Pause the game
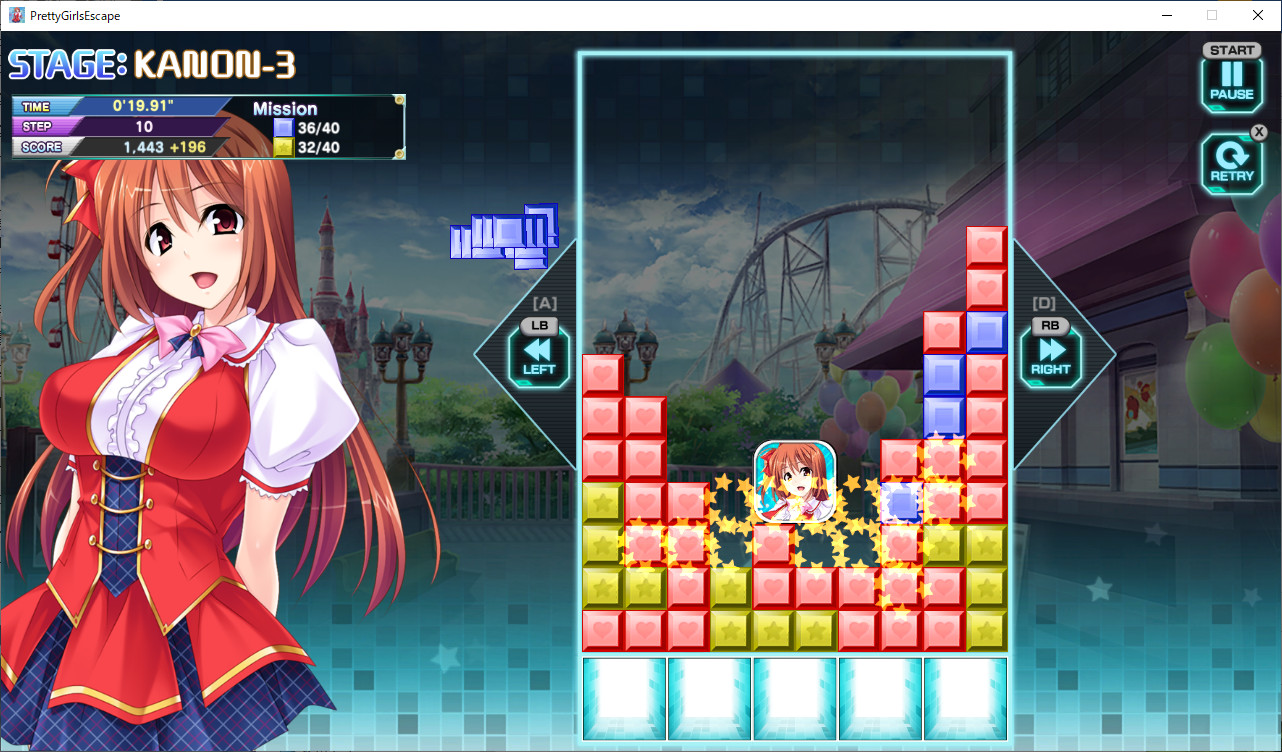The width and height of the screenshot is (1282, 752). [x=1231, y=83]
